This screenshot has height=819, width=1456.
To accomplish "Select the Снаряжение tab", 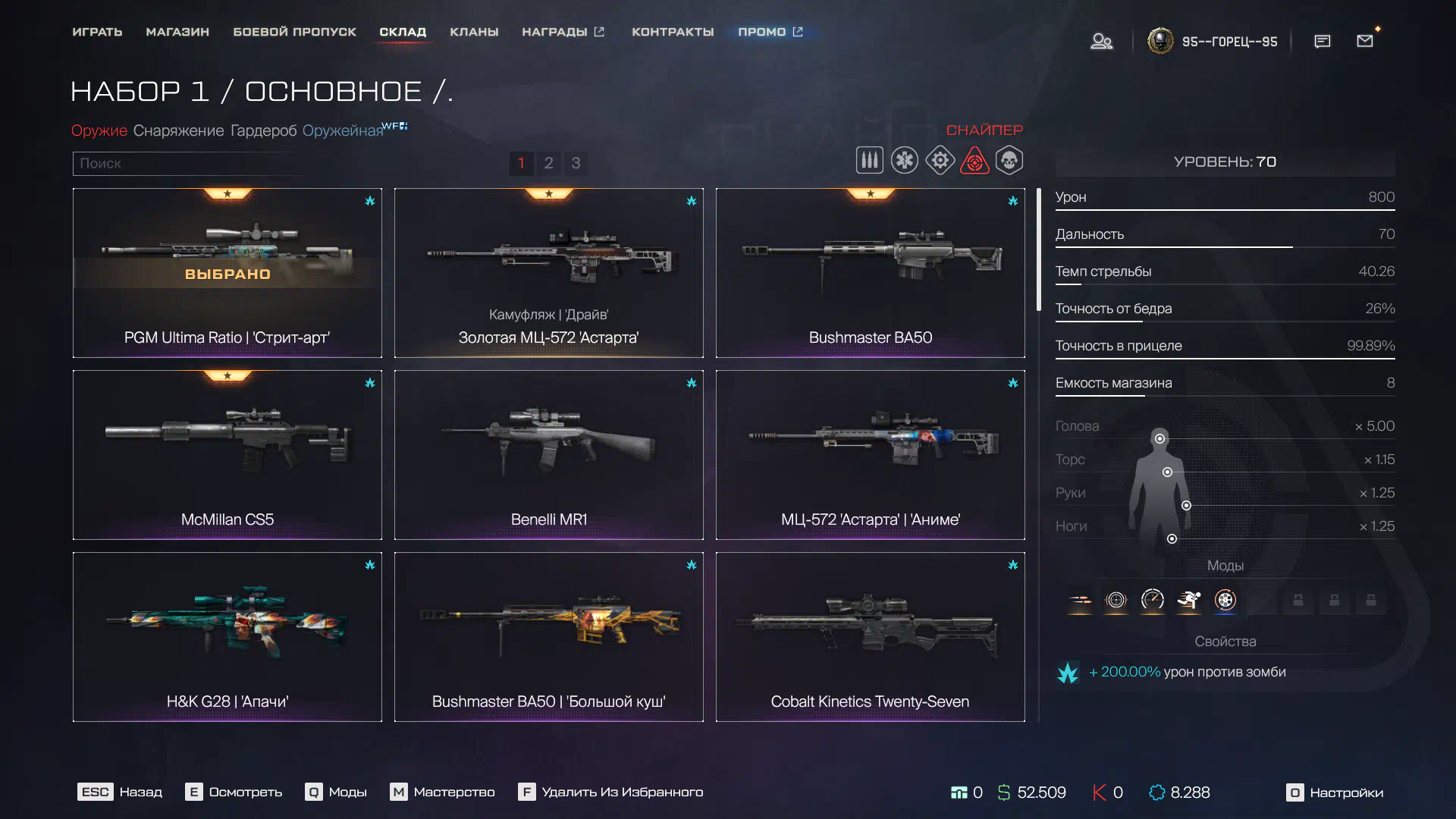I will click(x=178, y=130).
